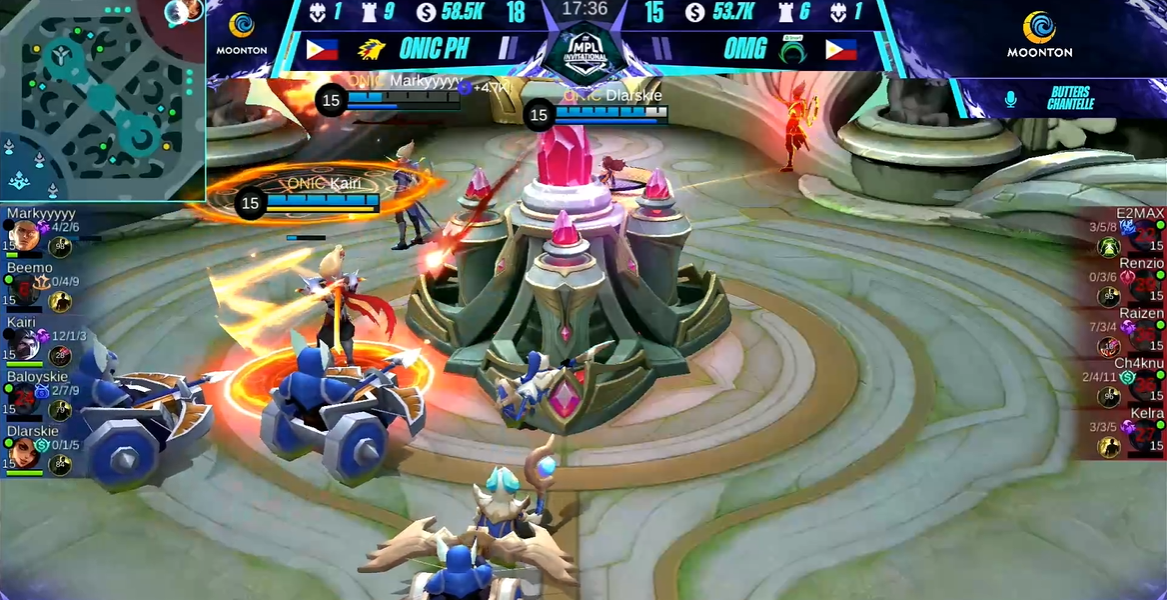
Task: Select Markyyyyy's player row
Action: point(40,234)
